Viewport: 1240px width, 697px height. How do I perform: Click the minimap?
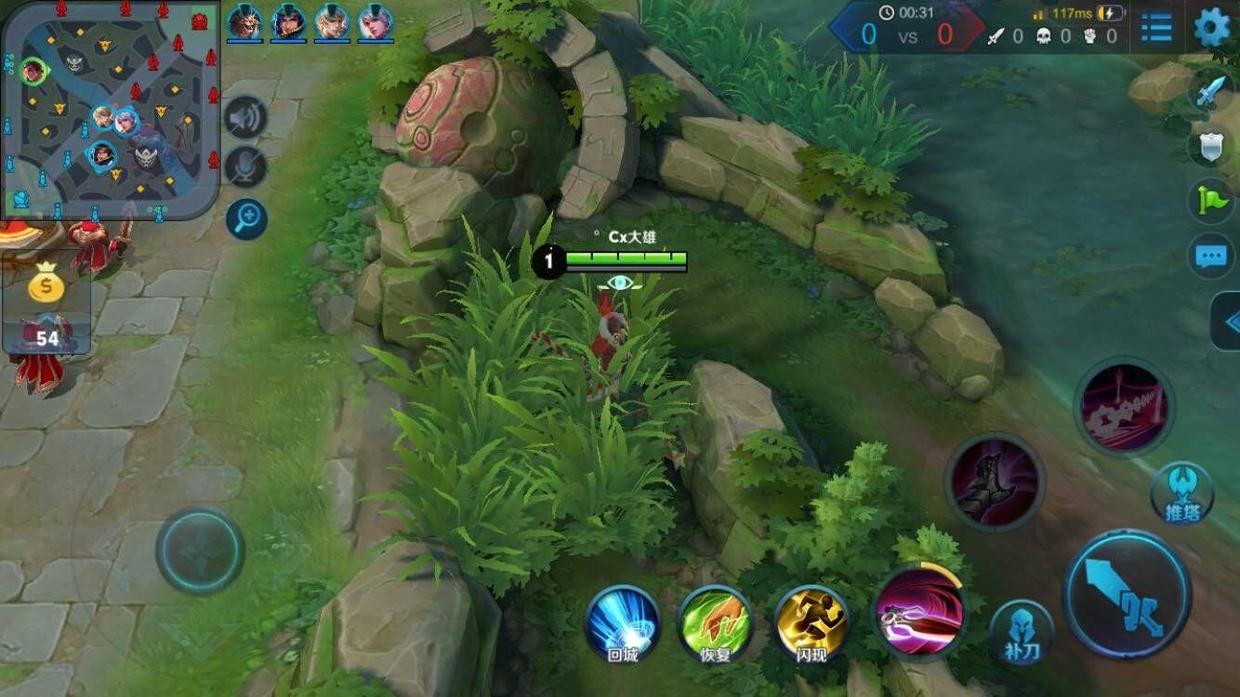110,108
